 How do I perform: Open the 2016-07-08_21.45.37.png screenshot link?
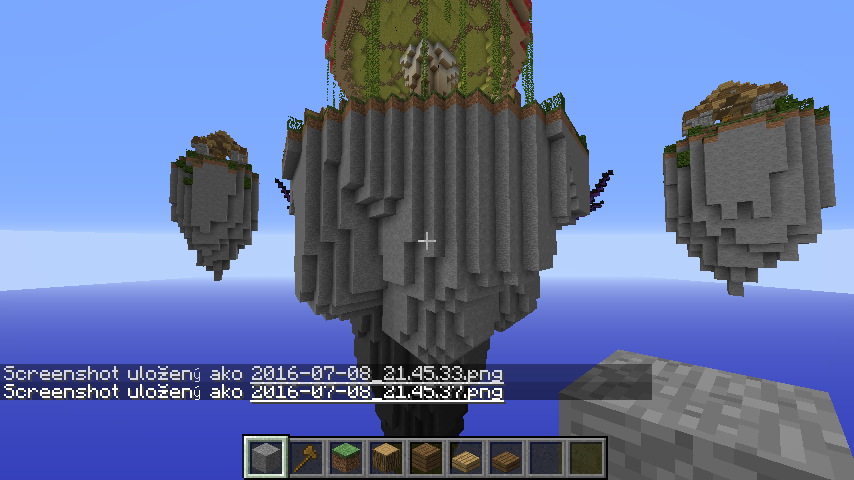(x=376, y=391)
